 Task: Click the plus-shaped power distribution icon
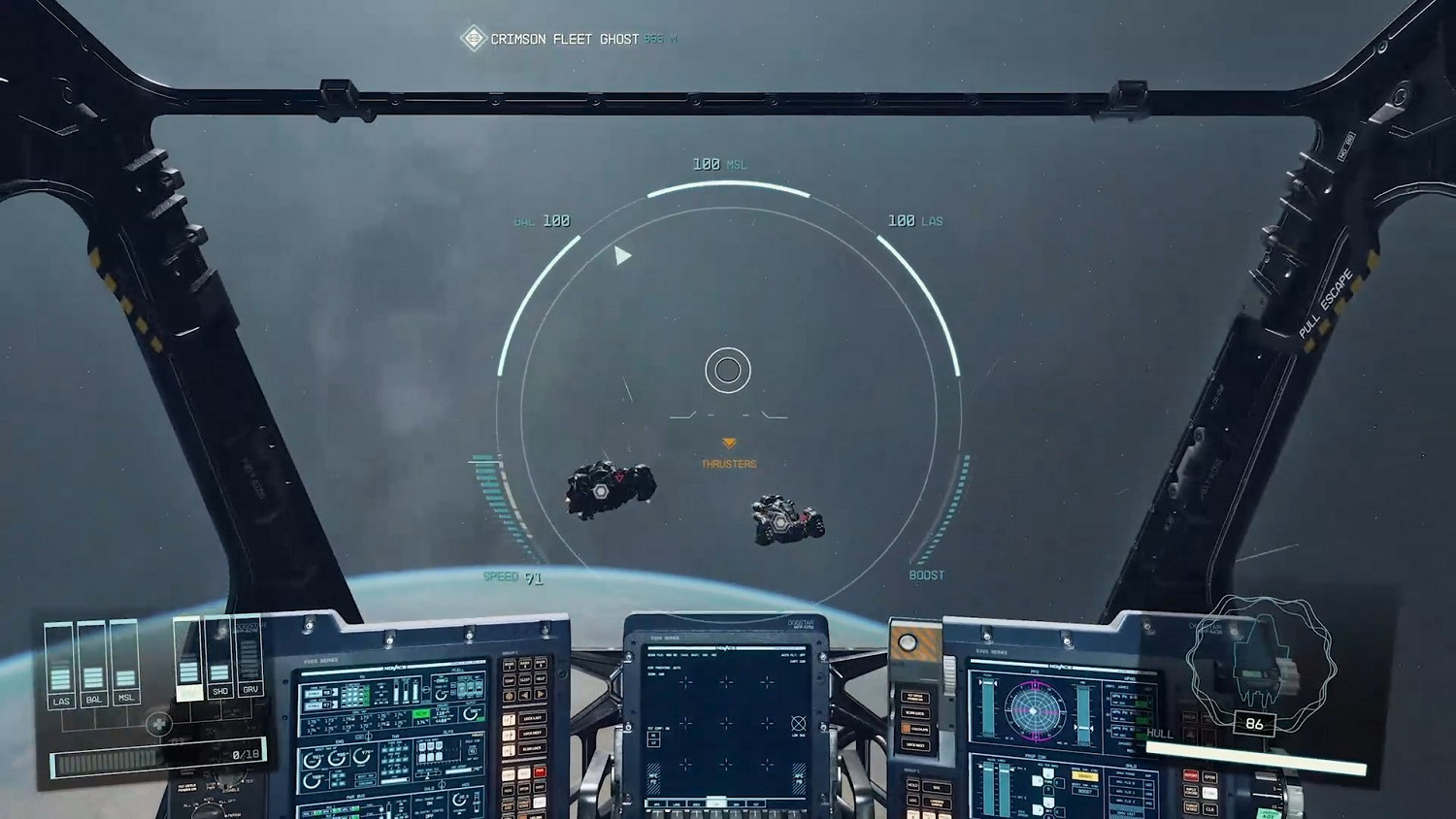[158, 725]
